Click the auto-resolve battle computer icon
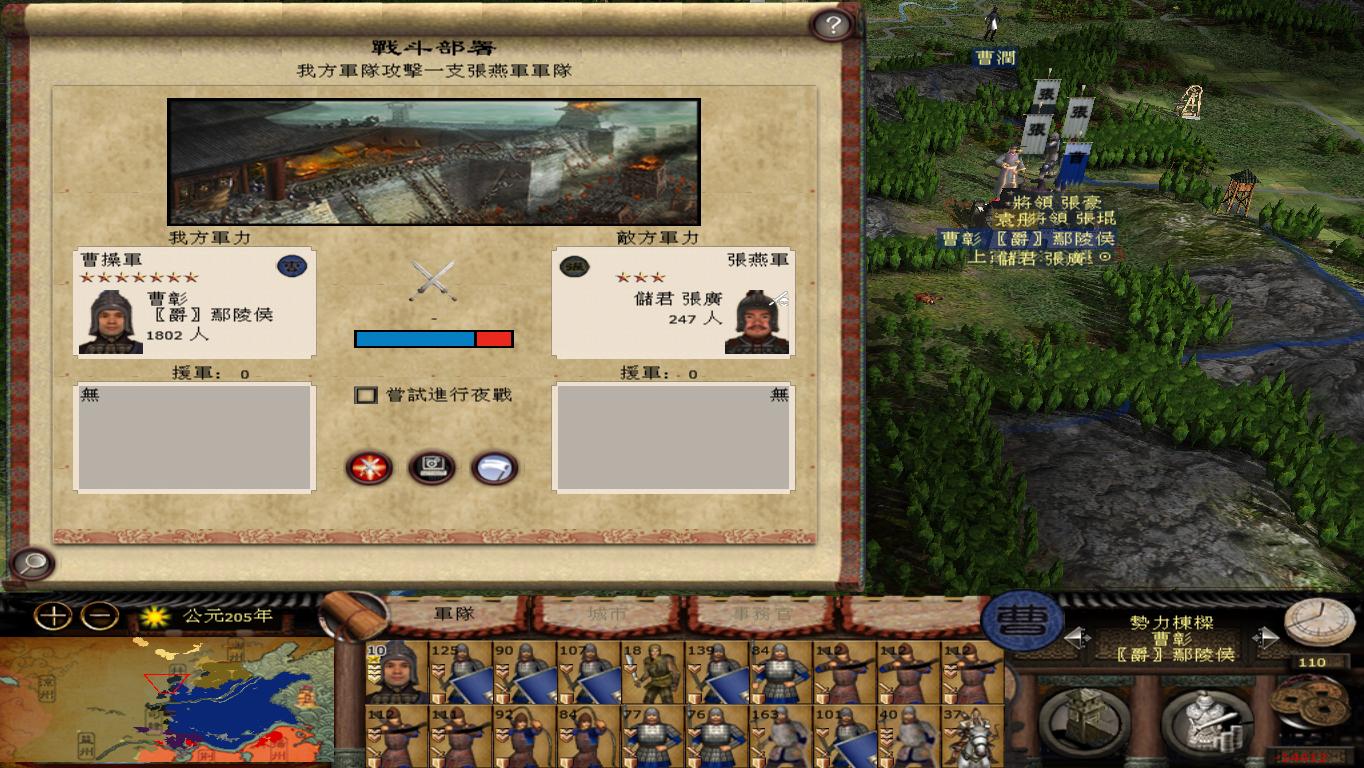 pyautogui.click(x=432, y=468)
